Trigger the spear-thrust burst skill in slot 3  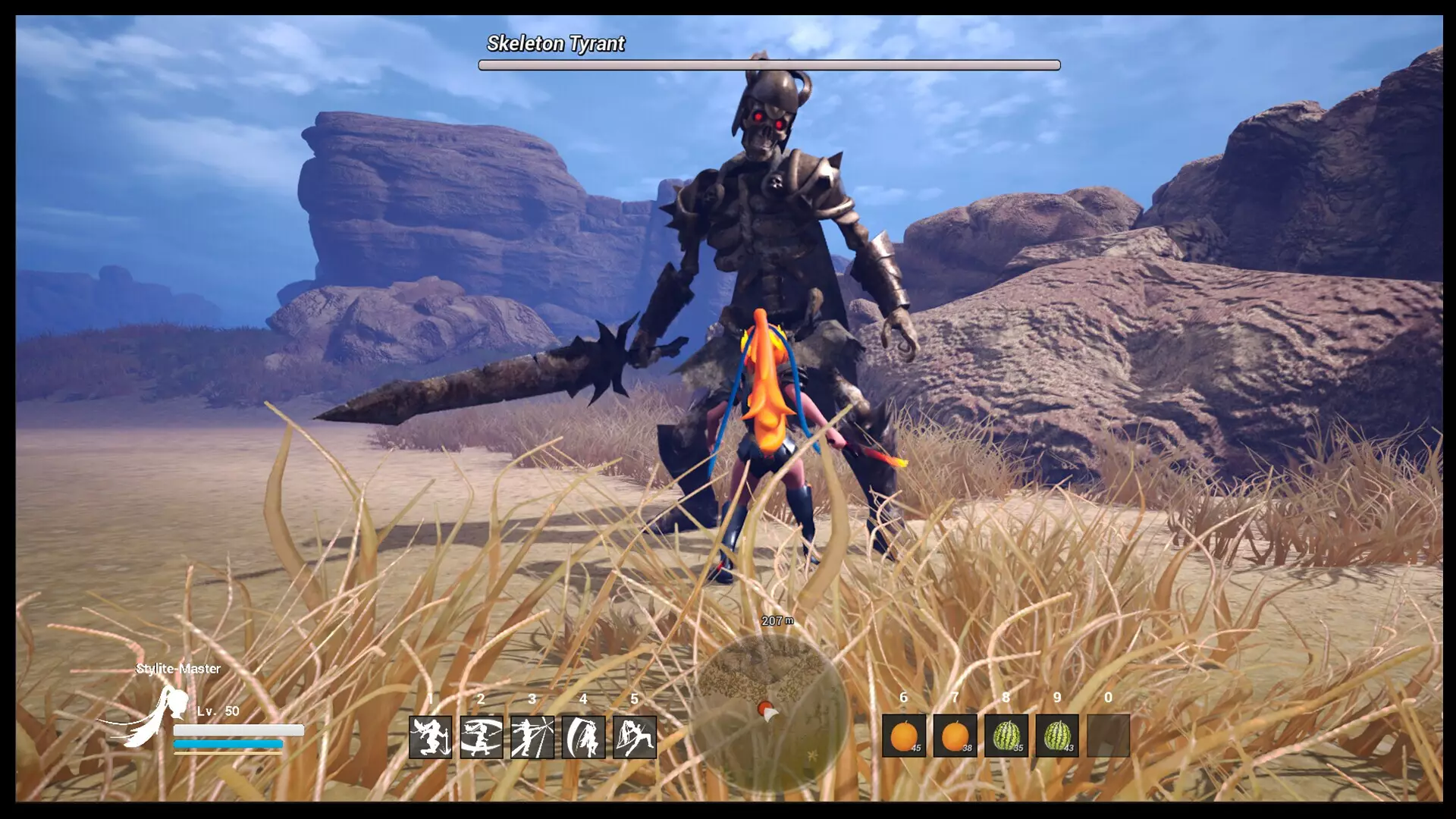pyautogui.click(x=532, y=736)
